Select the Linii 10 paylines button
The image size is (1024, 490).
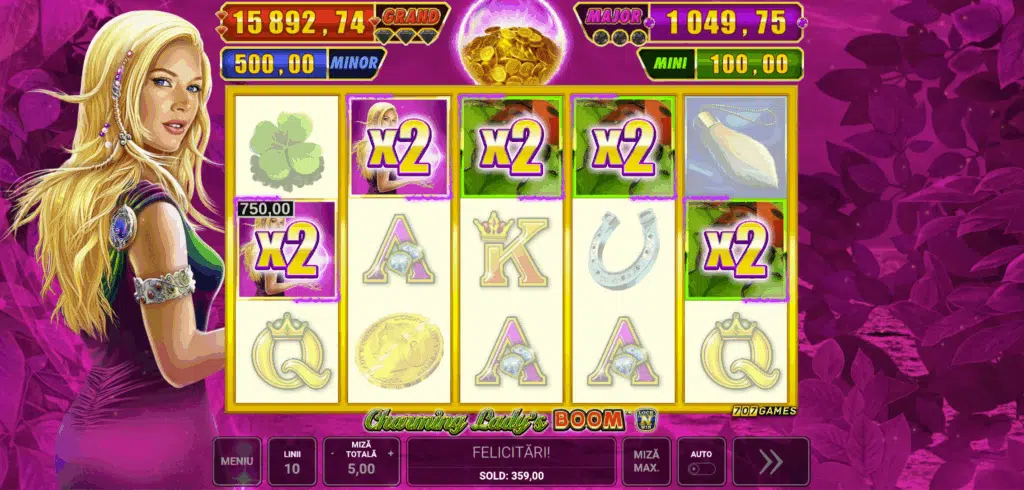pos(291,462)
